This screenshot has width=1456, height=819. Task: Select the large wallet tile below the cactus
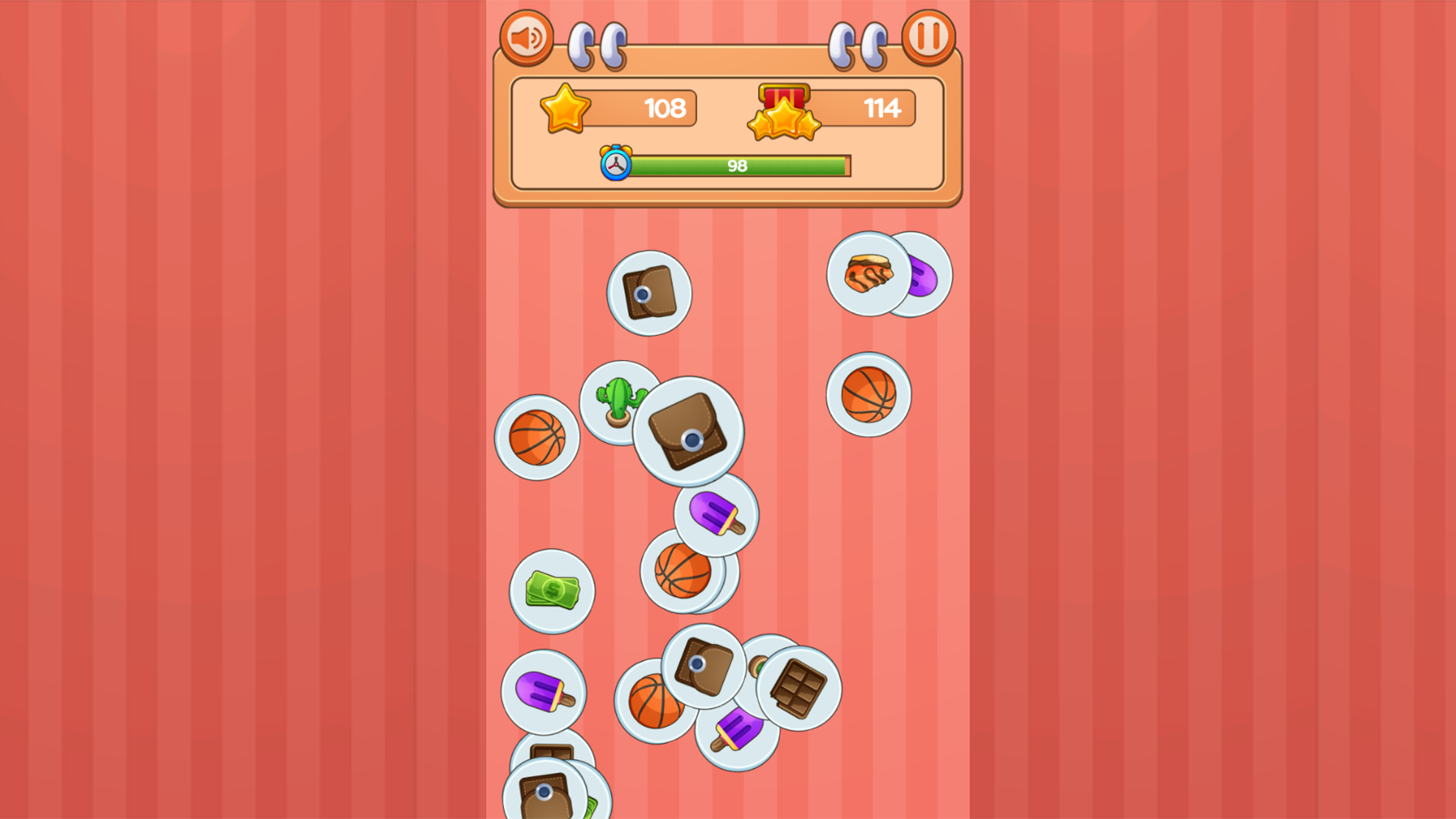(685, 432)
